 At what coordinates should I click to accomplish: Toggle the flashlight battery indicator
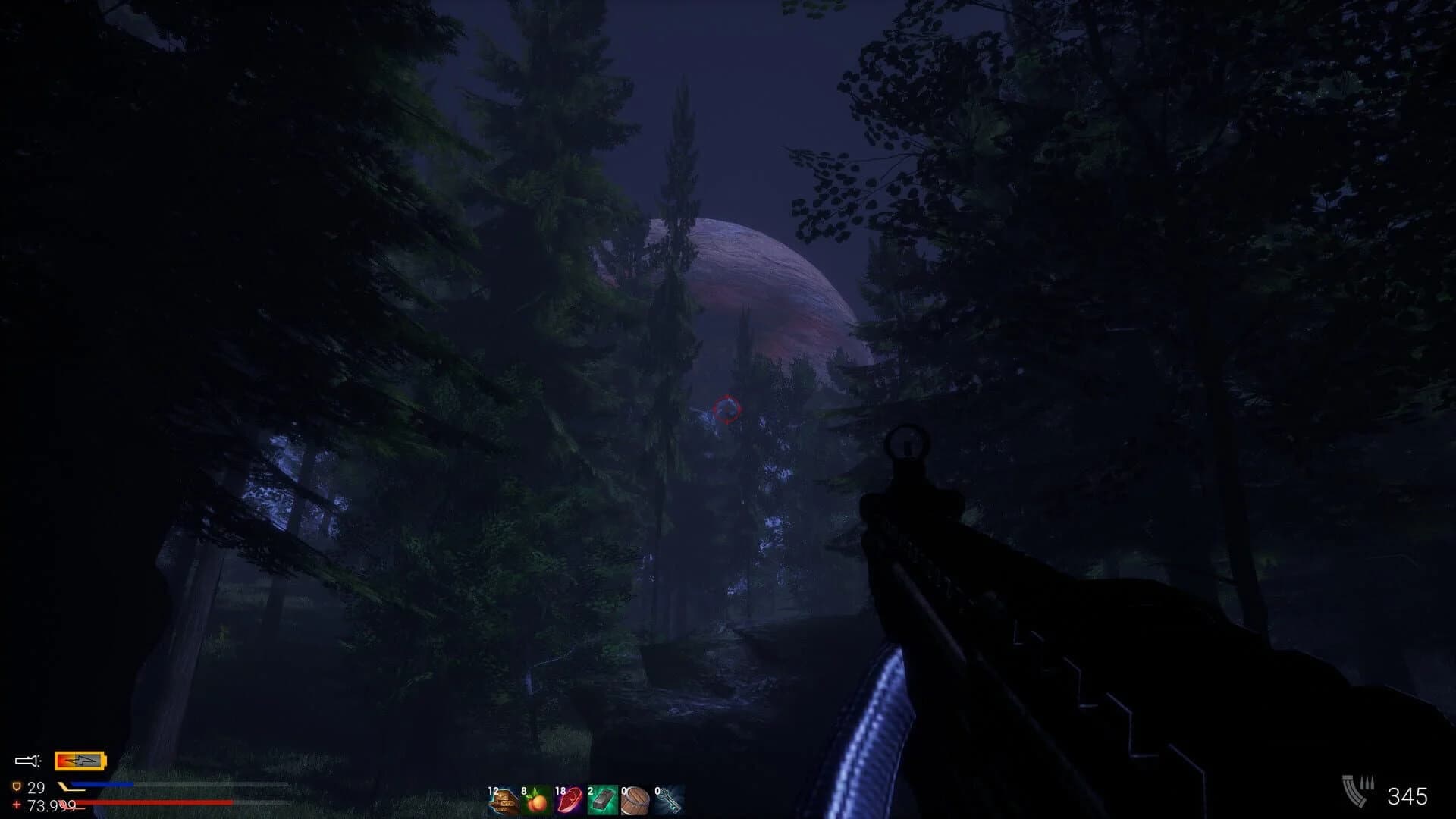tap(80, 761)
